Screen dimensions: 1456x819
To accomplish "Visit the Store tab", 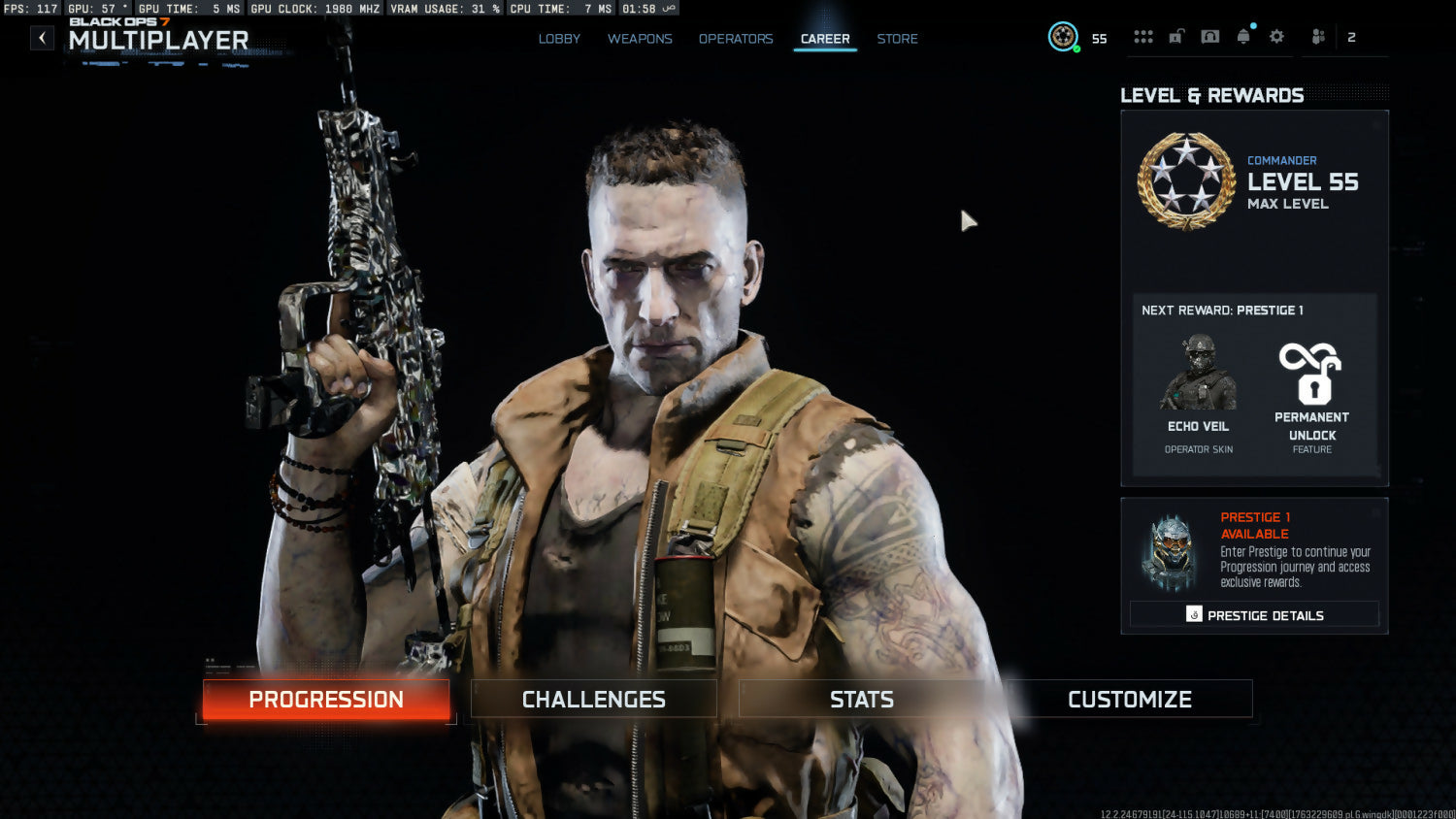I will [897, 39].
